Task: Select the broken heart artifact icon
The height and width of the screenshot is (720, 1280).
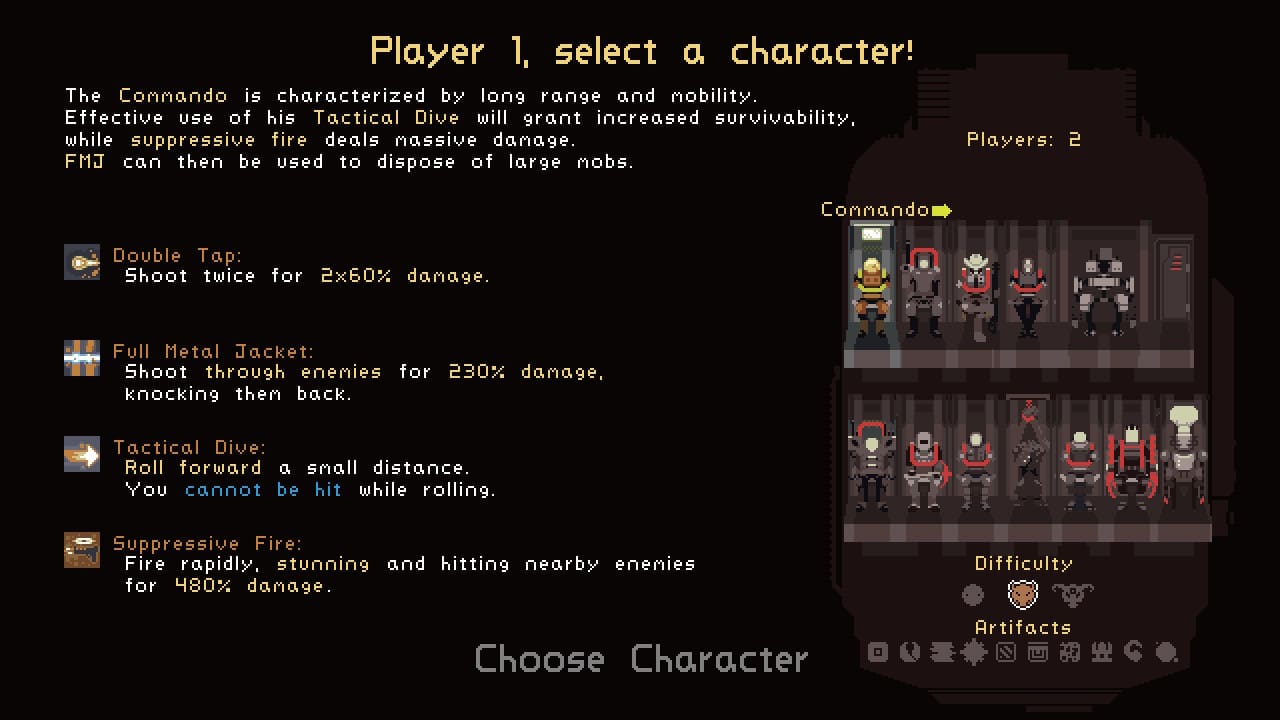Action: coord(909,653)
